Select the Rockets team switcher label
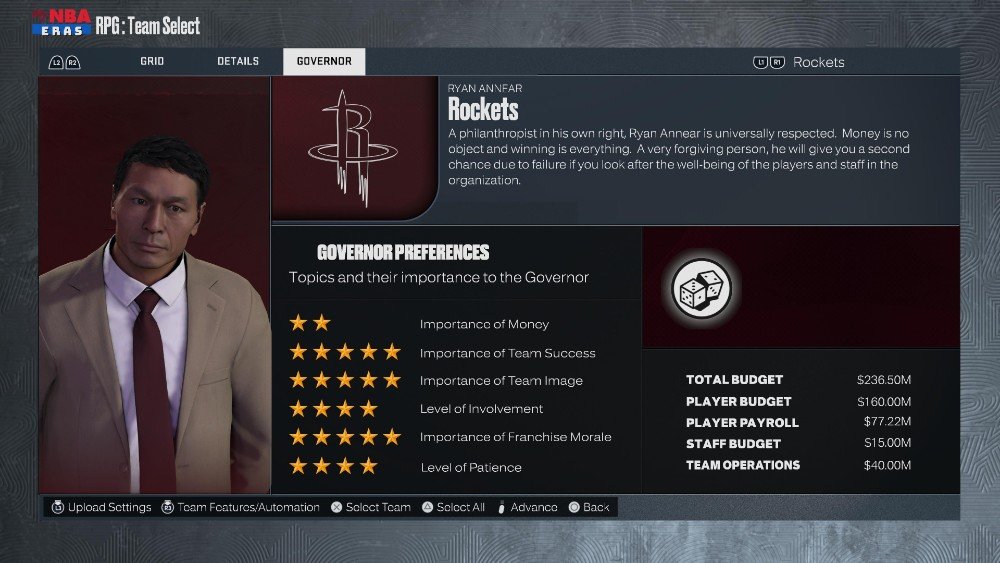 coord(818,62)
